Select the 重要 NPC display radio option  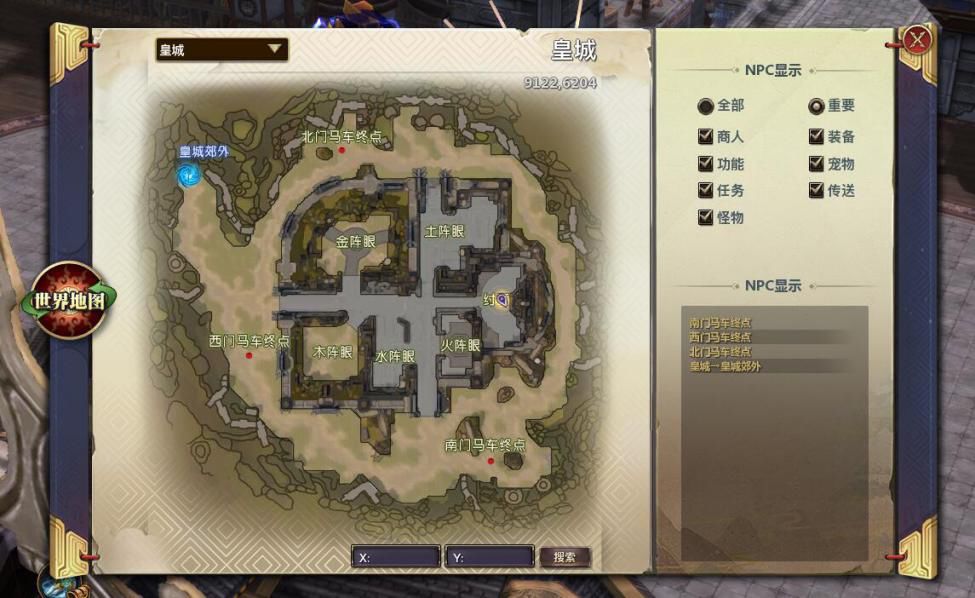pos(816,106)
